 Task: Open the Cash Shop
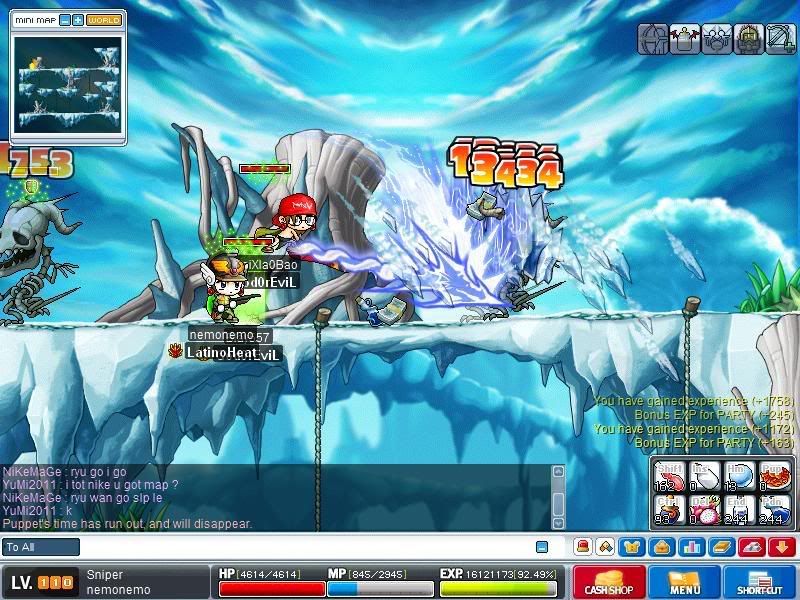[x=608, y=583]
